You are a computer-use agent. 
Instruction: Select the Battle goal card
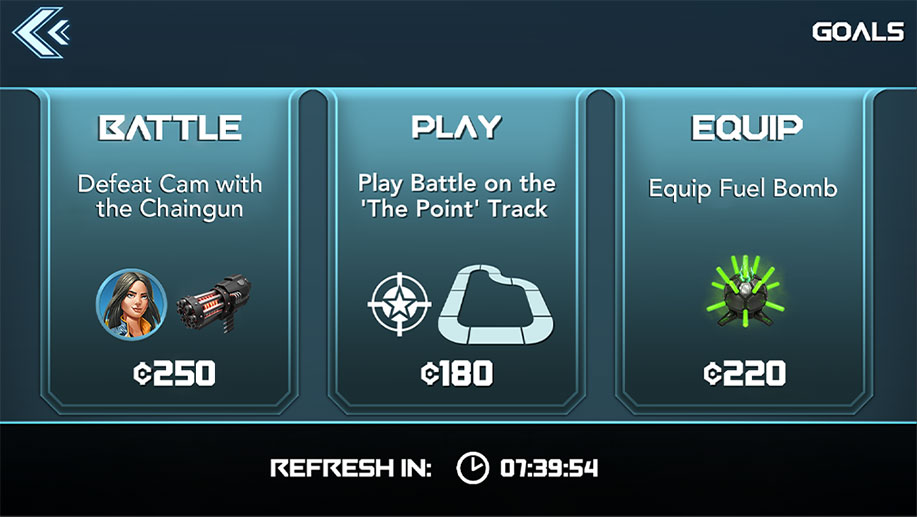click(170, 250)
